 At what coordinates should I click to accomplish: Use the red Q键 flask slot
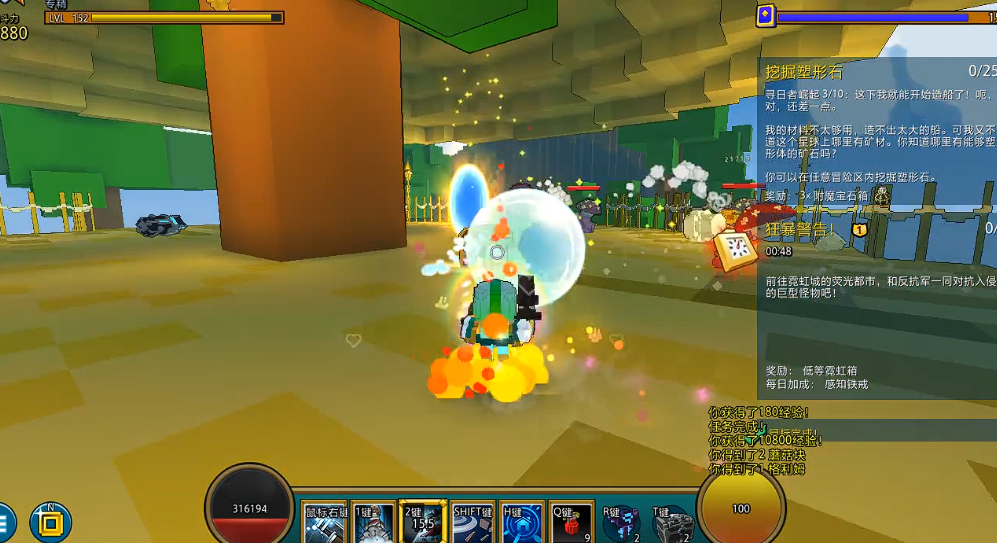[x=571, y=523]
